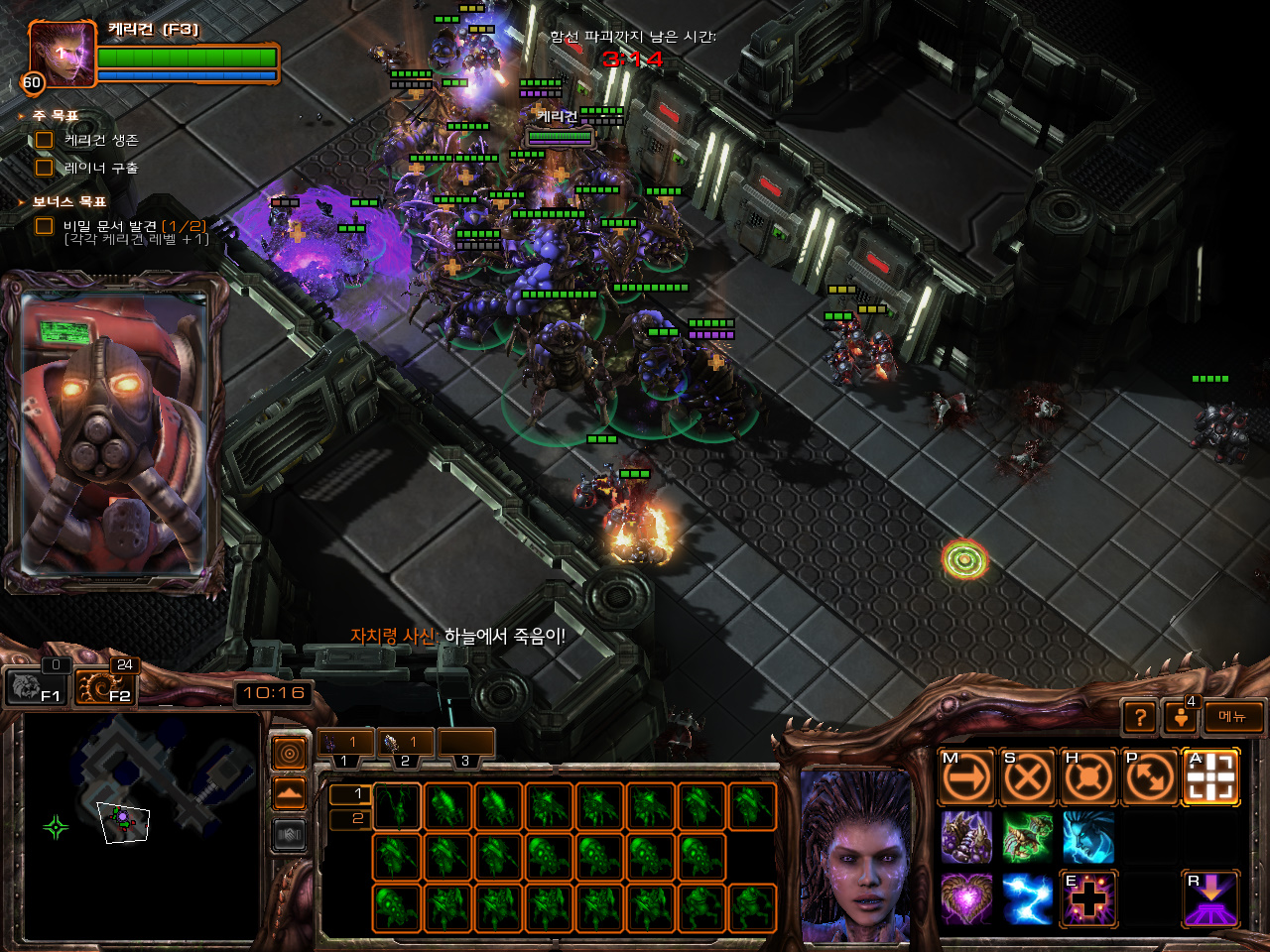
Task: Click the minimap ping button
Action: click(289, 755)
